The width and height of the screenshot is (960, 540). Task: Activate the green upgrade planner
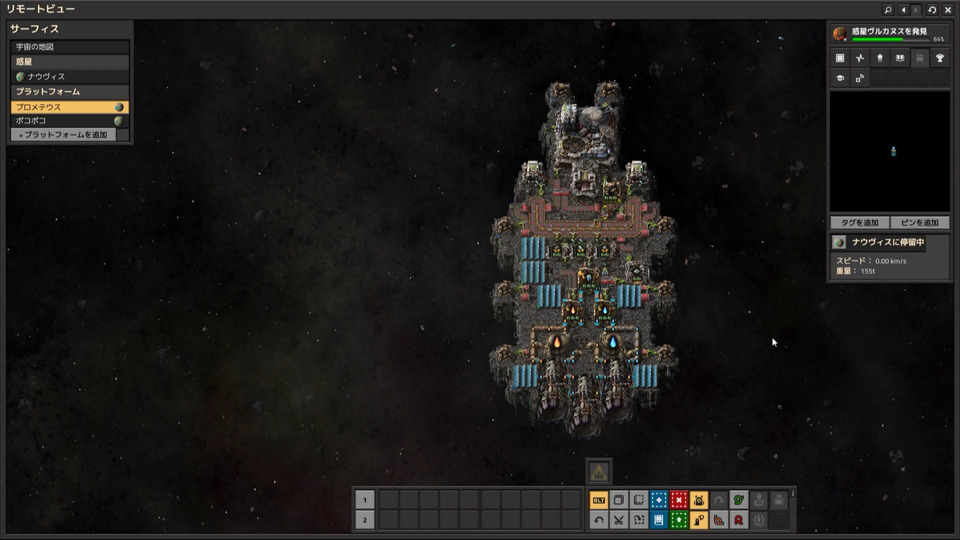coord(679,520)
